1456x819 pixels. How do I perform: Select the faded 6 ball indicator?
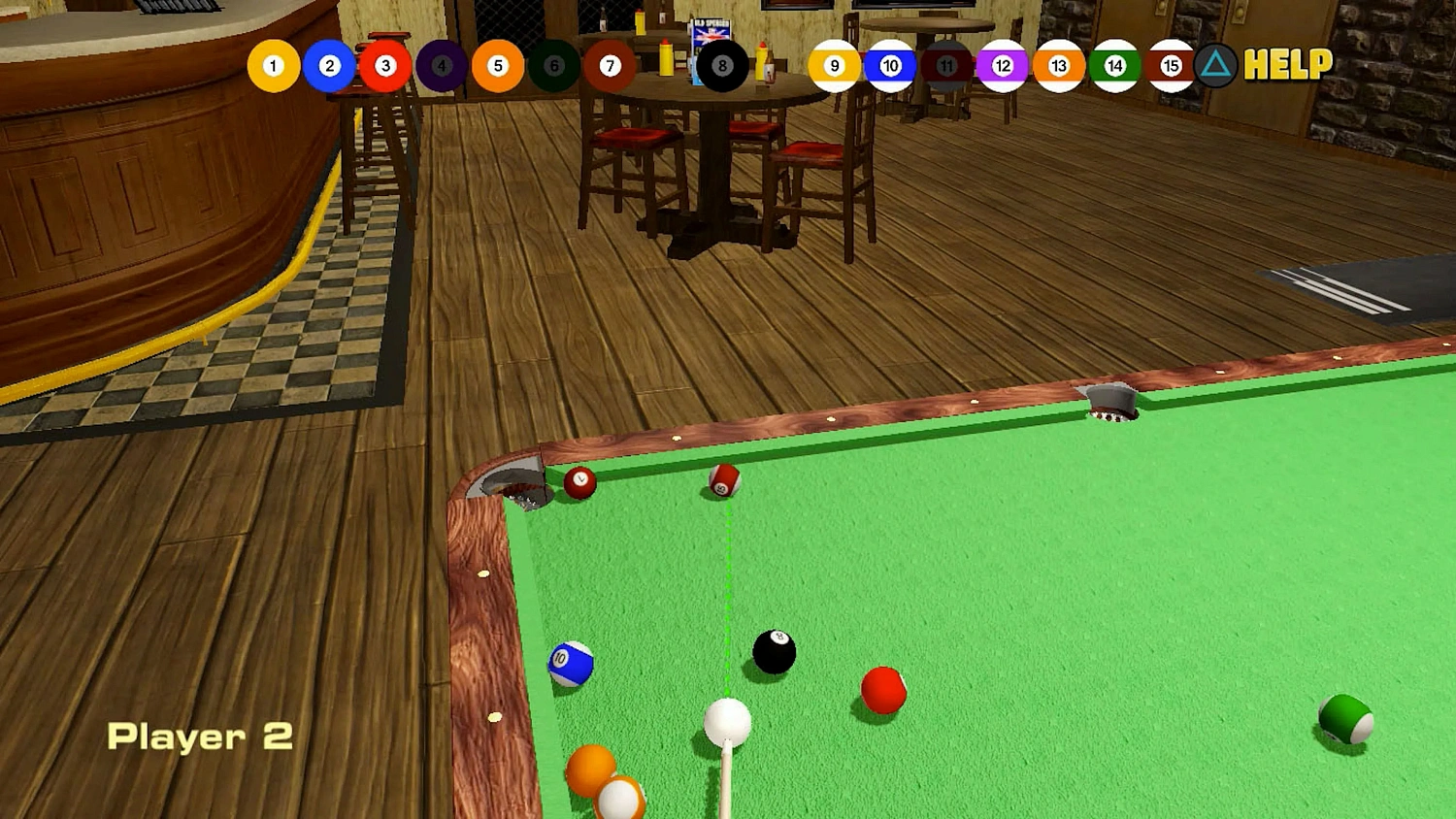tap(553, 65)
